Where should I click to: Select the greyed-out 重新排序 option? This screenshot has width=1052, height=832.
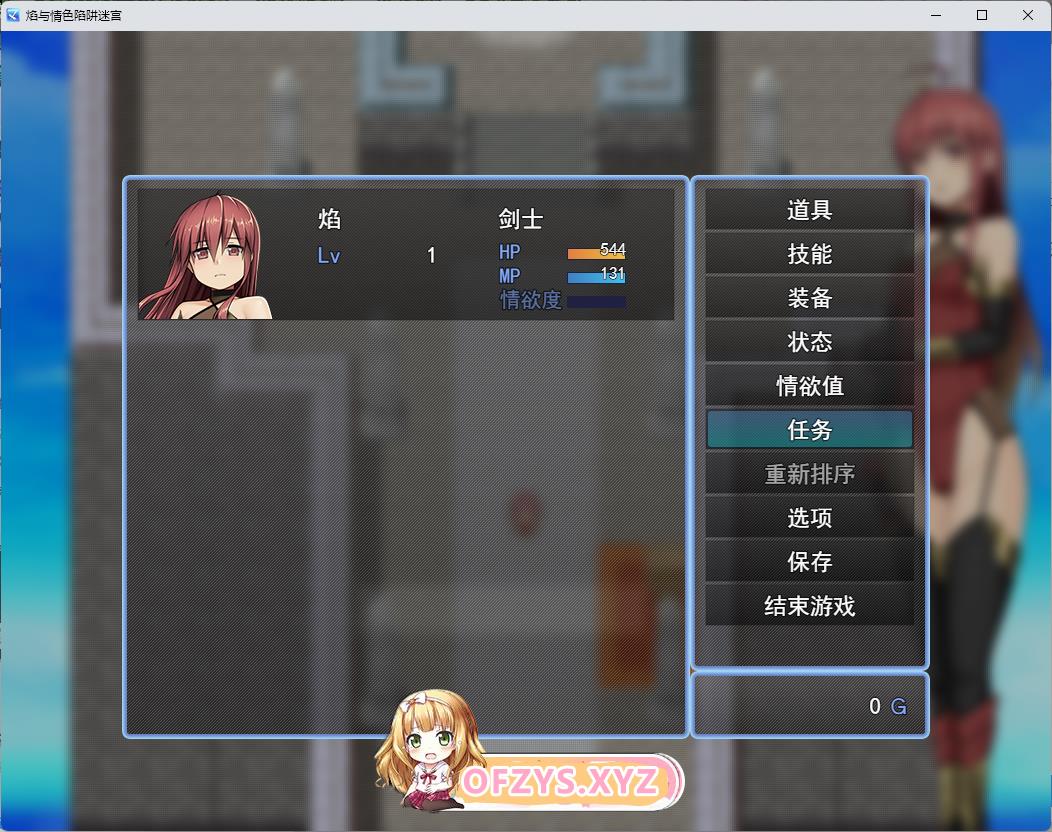[x=809, y=474]
